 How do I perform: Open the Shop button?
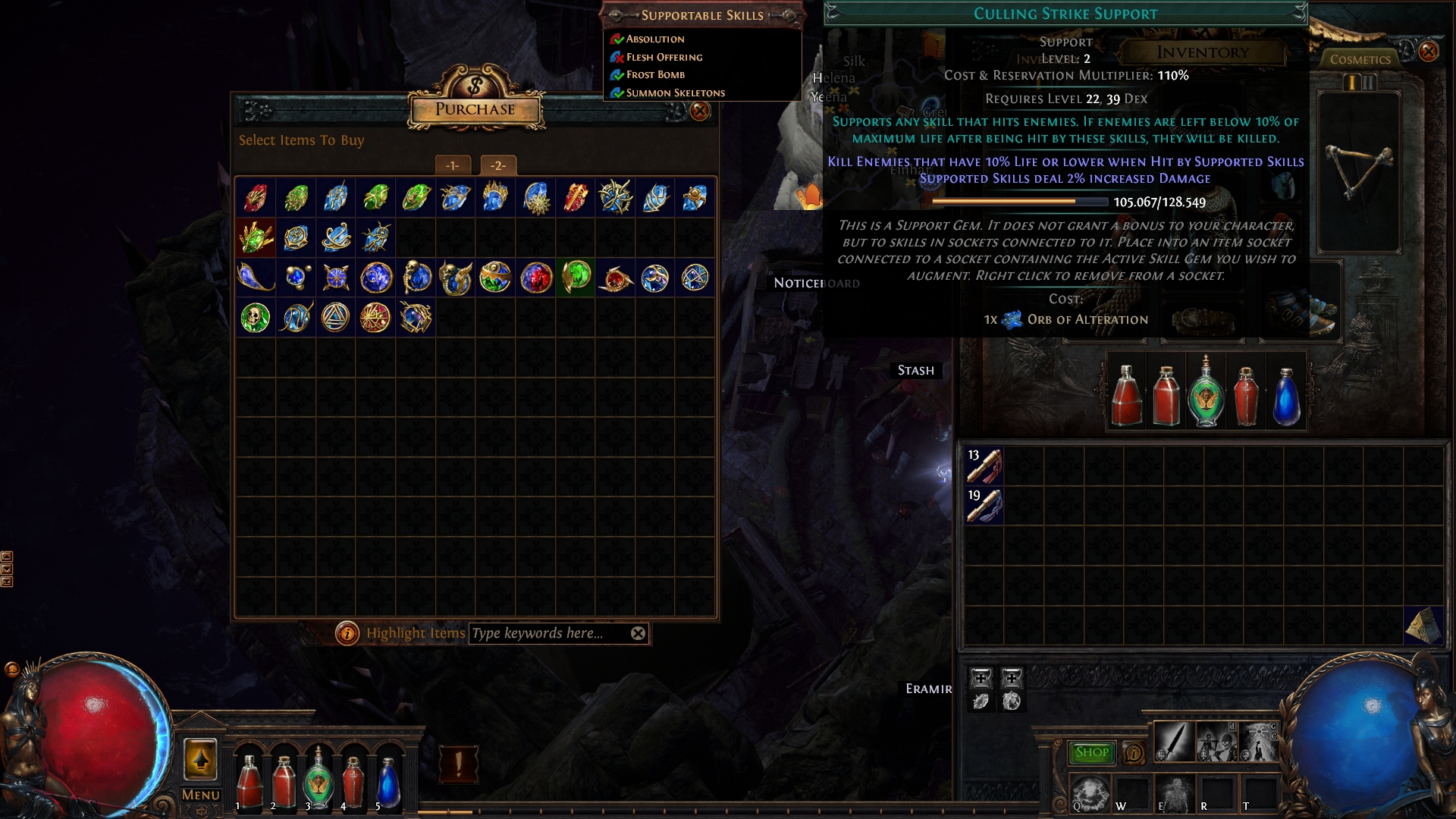coord(1091,752)
